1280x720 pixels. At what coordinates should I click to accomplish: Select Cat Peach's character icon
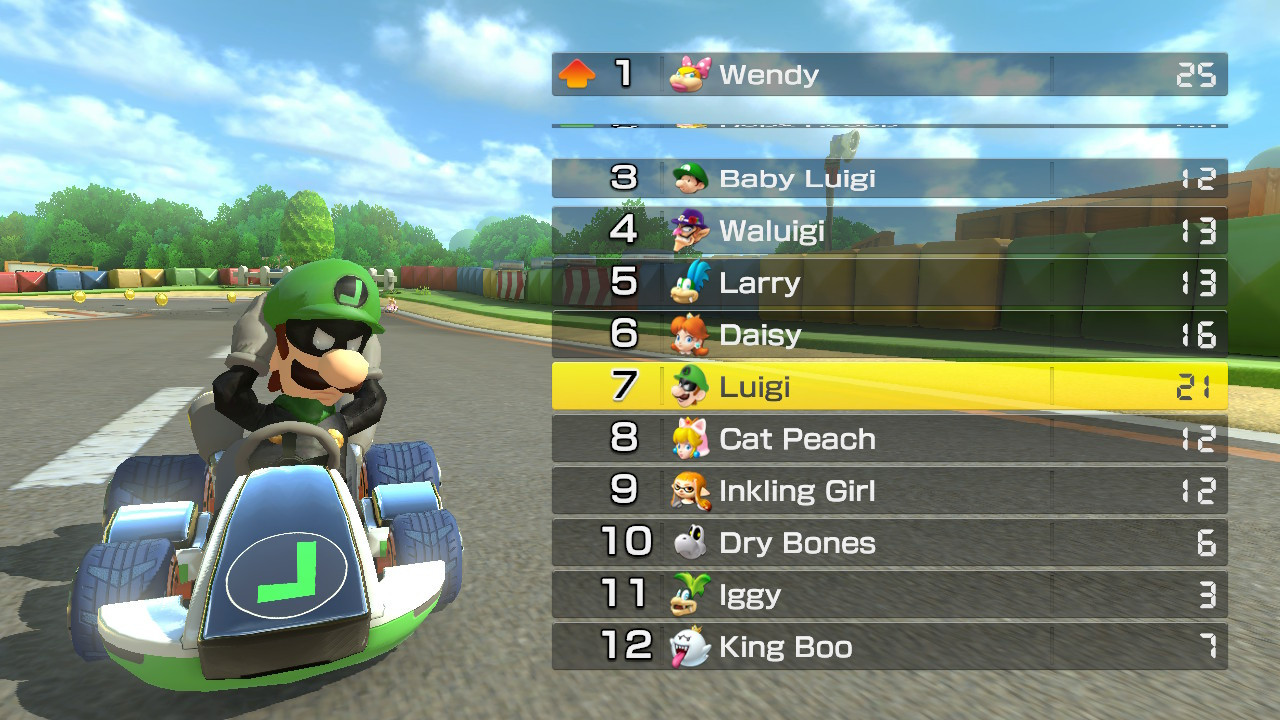(693, 439)
